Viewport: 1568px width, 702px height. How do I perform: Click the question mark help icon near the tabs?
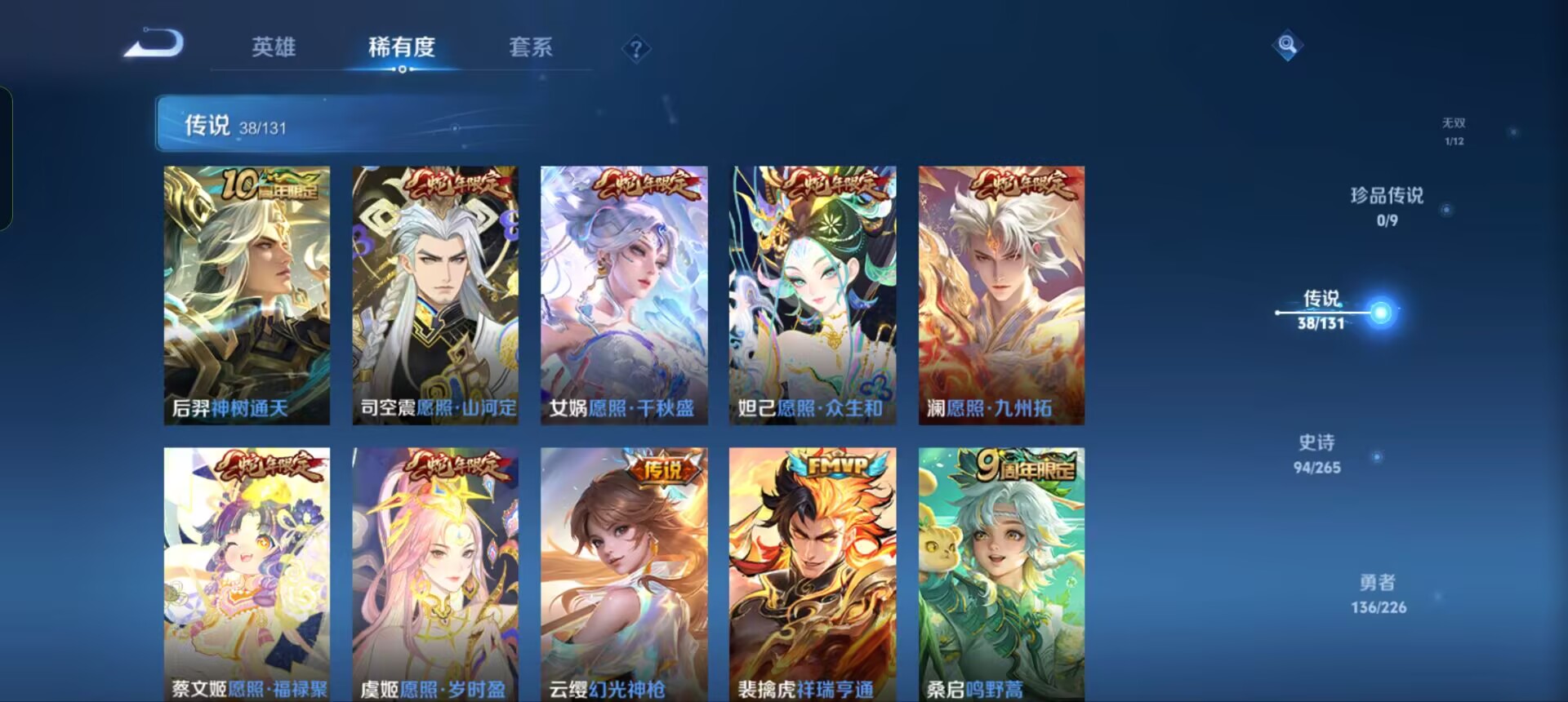point(637,51)
